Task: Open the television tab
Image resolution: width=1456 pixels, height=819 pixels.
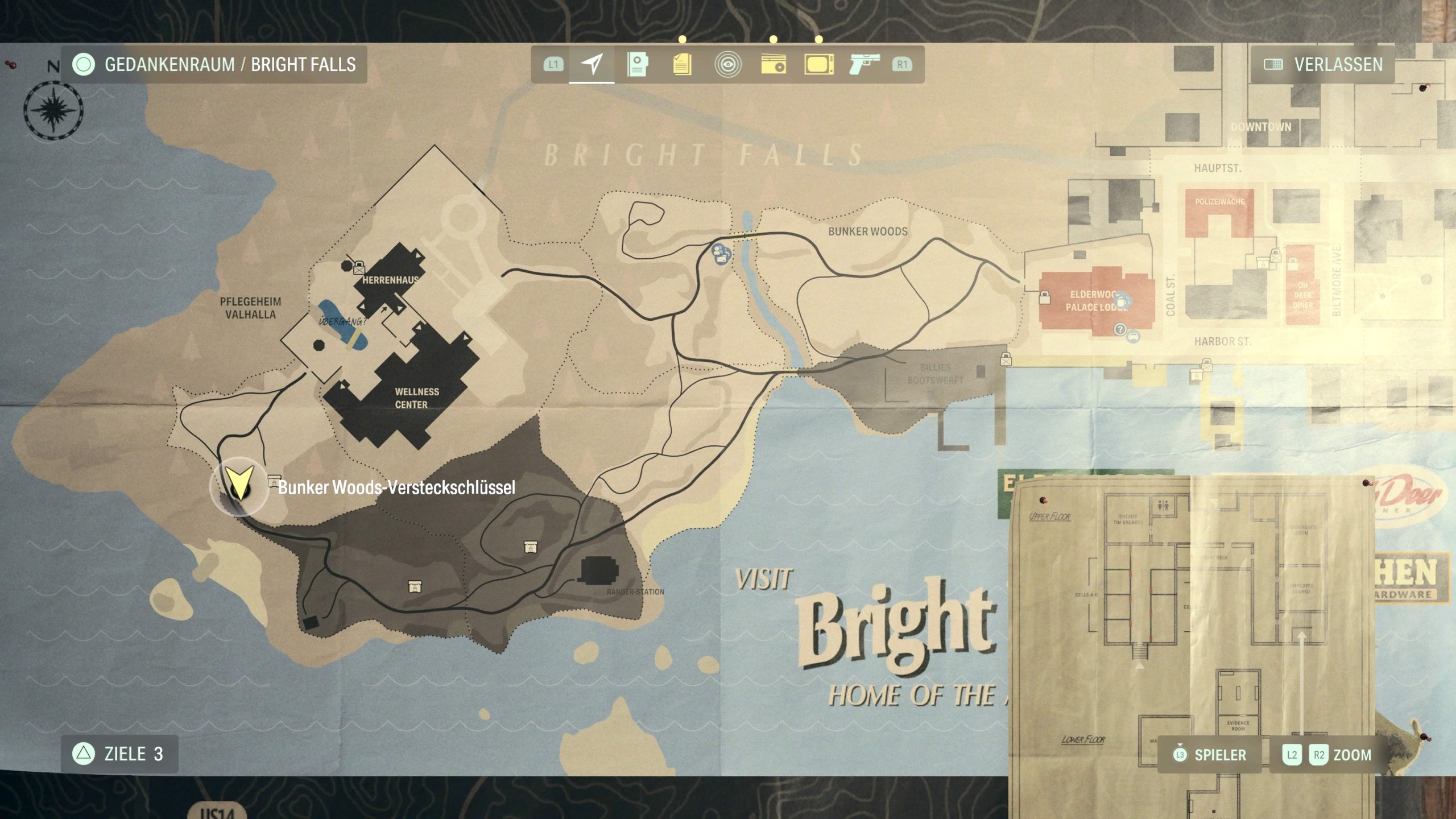Action: coord(819,64)
